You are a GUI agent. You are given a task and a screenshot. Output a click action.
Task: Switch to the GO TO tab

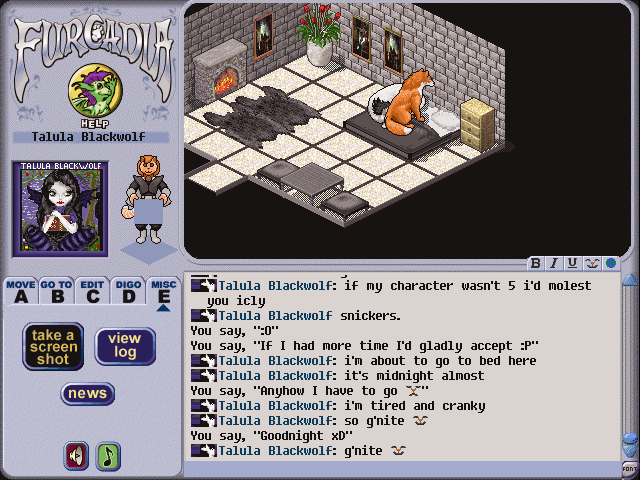(57, 291)
